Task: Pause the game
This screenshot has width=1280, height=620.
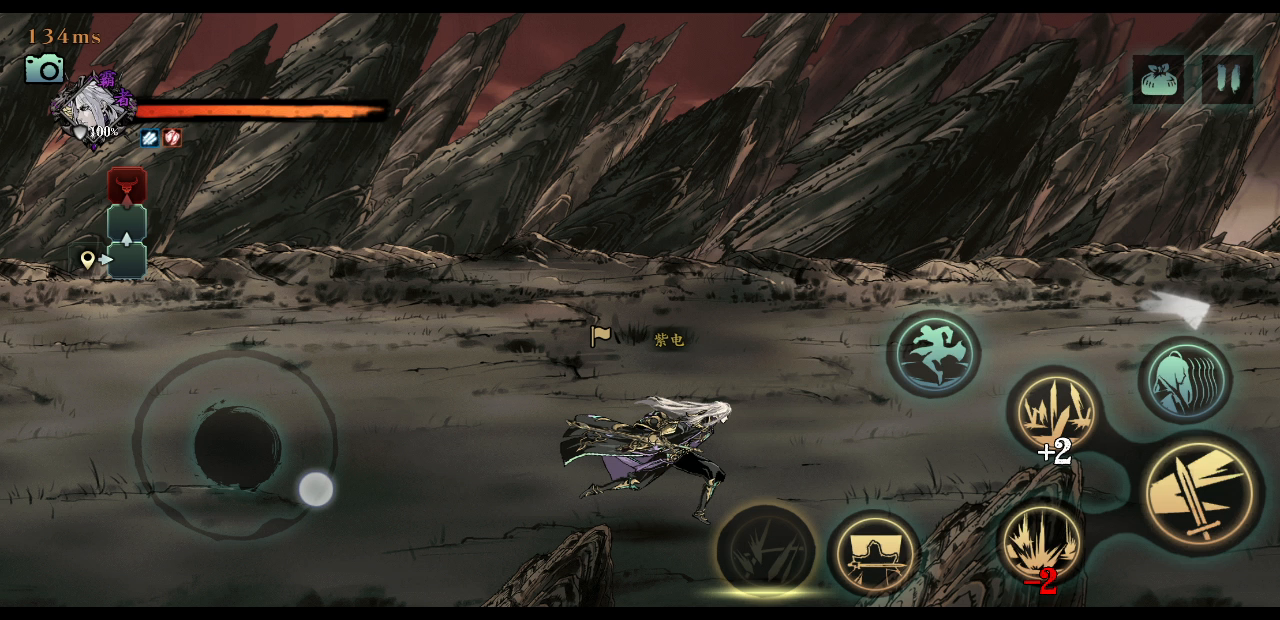Action: 1228,79
